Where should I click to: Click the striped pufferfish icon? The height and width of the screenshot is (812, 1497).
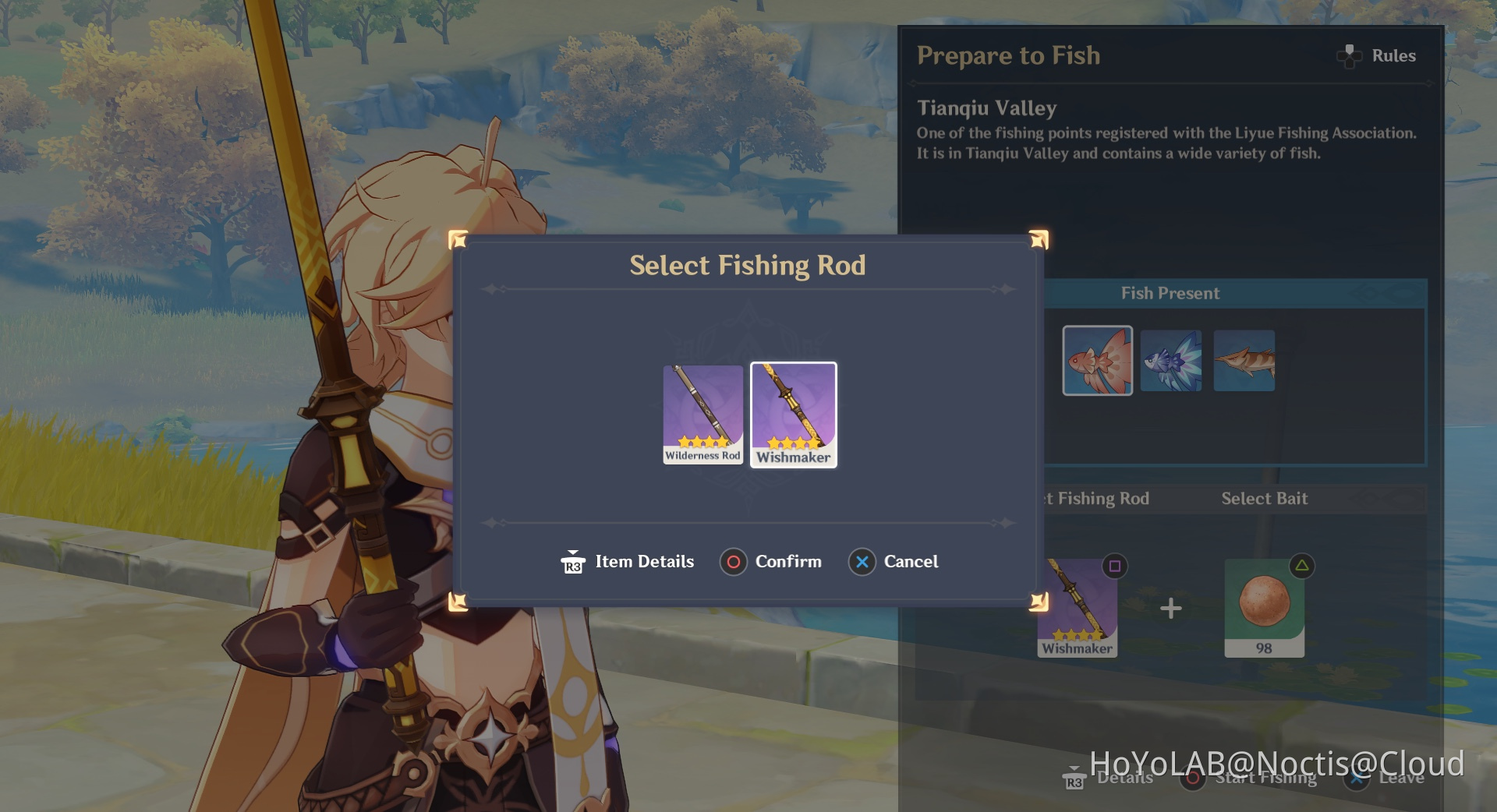[x=1244, y=360]
